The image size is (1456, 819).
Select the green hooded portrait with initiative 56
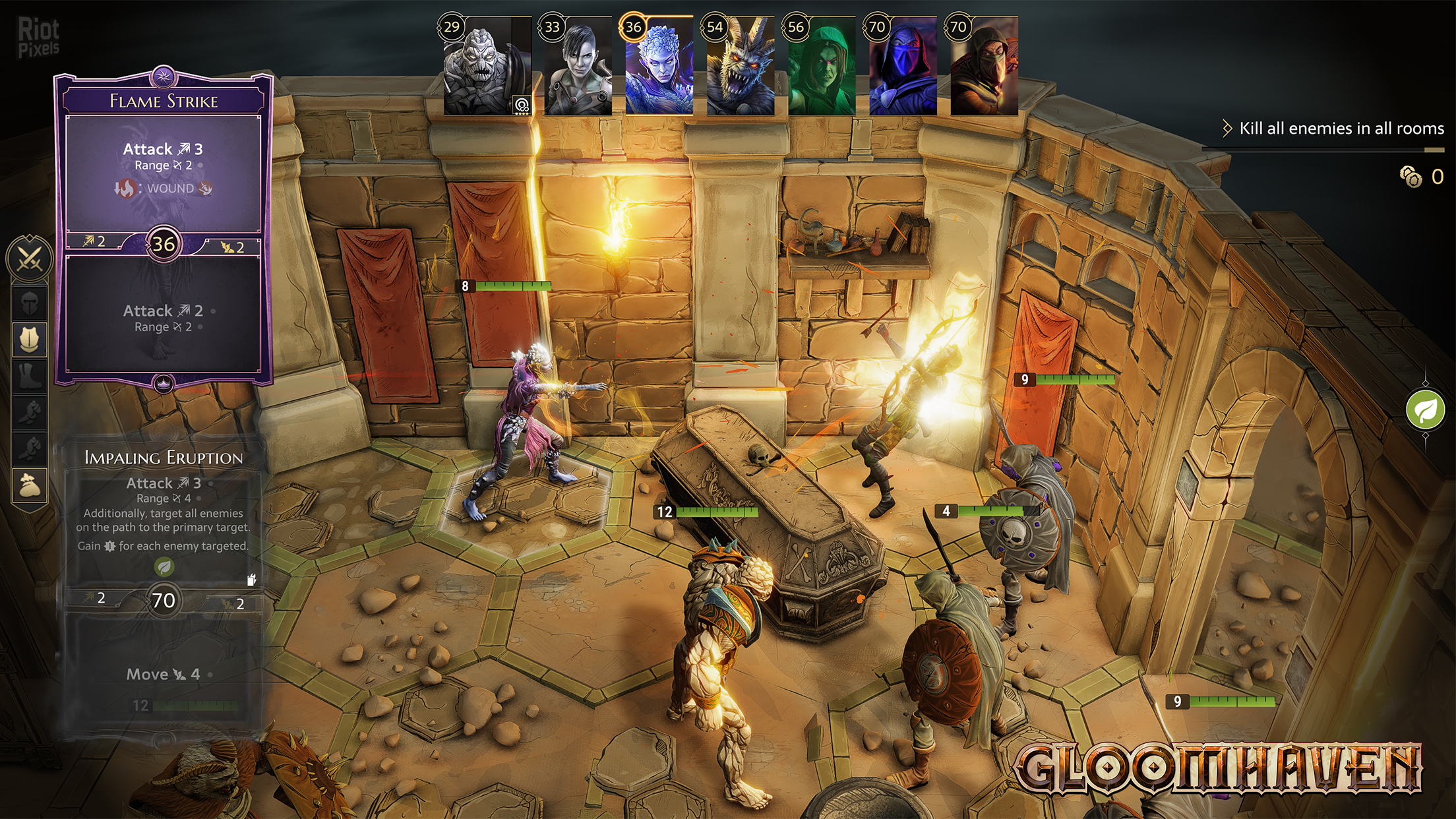[x=822, y=67]
